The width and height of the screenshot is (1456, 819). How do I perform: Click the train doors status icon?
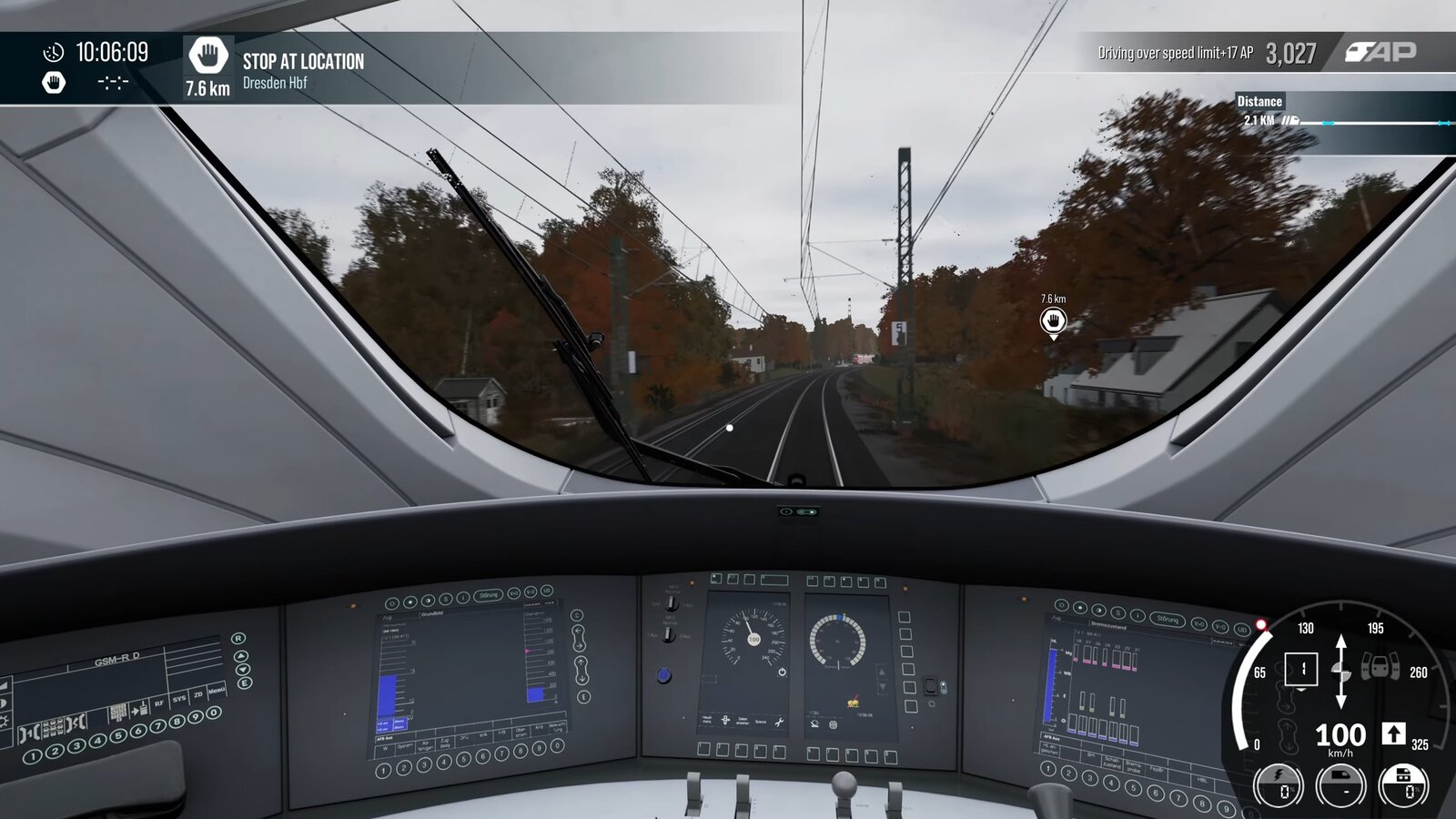(1380, 669)
